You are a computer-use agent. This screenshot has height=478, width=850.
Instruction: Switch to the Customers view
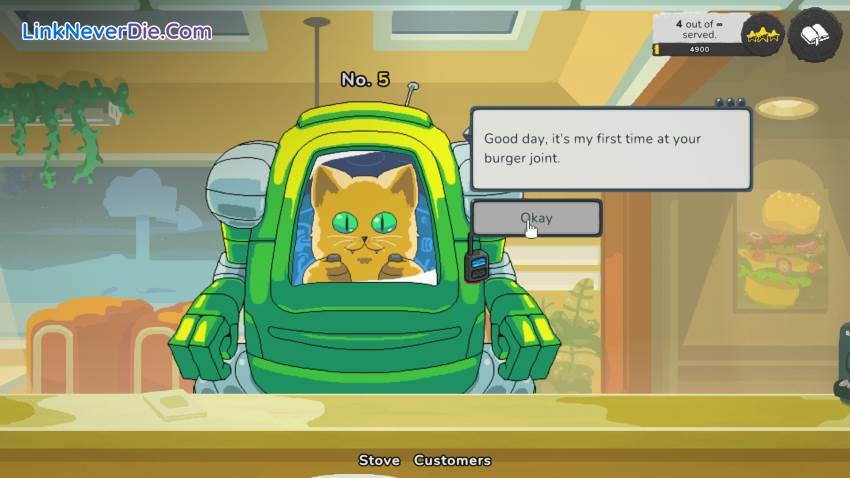pos(452,460)
